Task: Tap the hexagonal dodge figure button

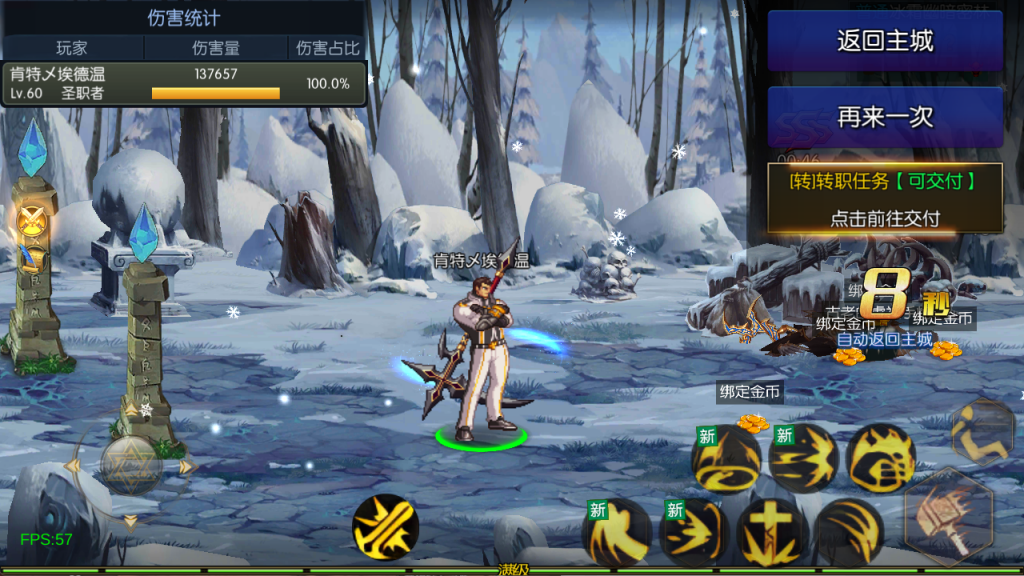Action: [x=983, y=429]
